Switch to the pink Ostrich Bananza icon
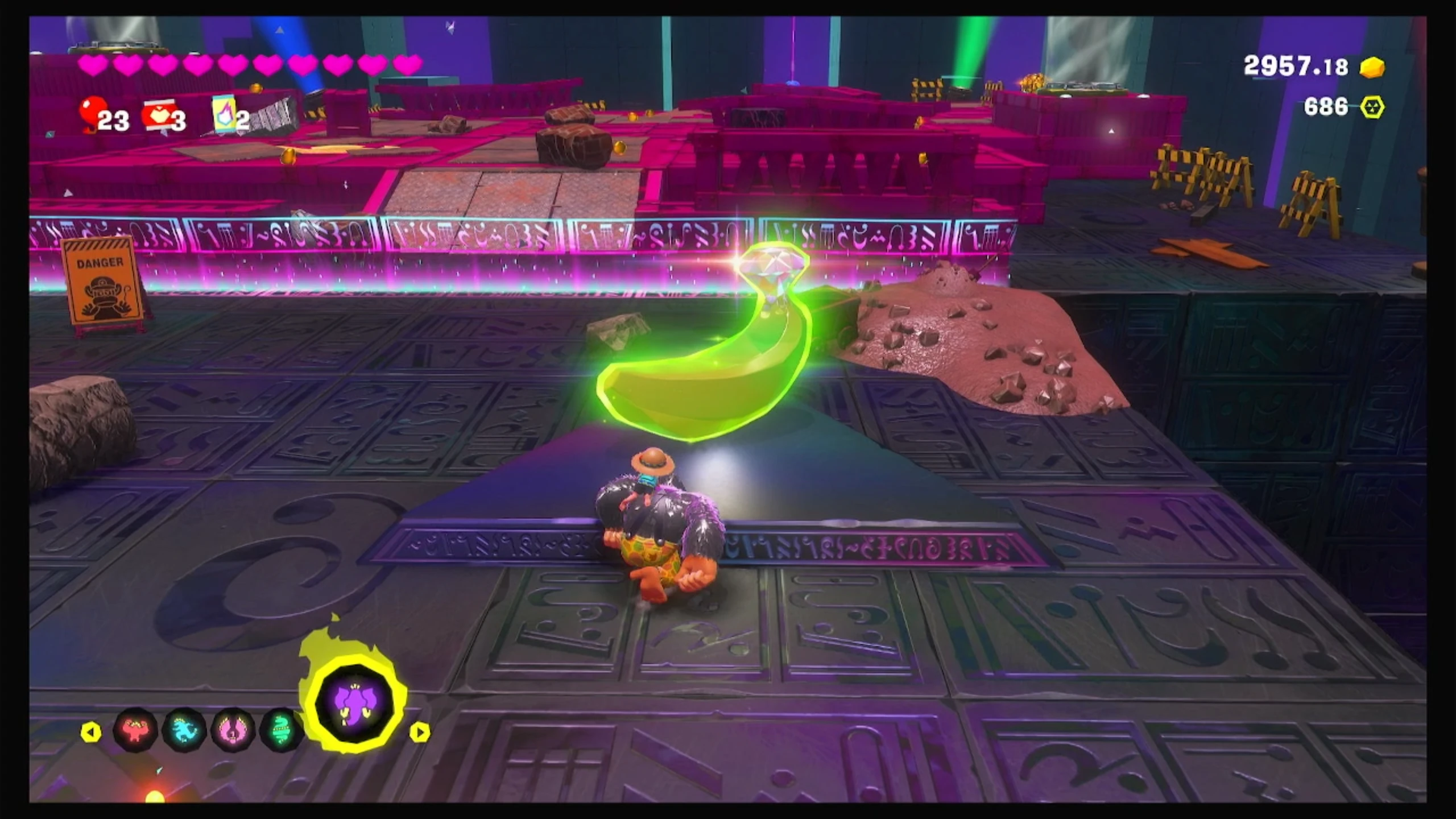The height and width of the screenshot is (819, 1456). (233, 730)
